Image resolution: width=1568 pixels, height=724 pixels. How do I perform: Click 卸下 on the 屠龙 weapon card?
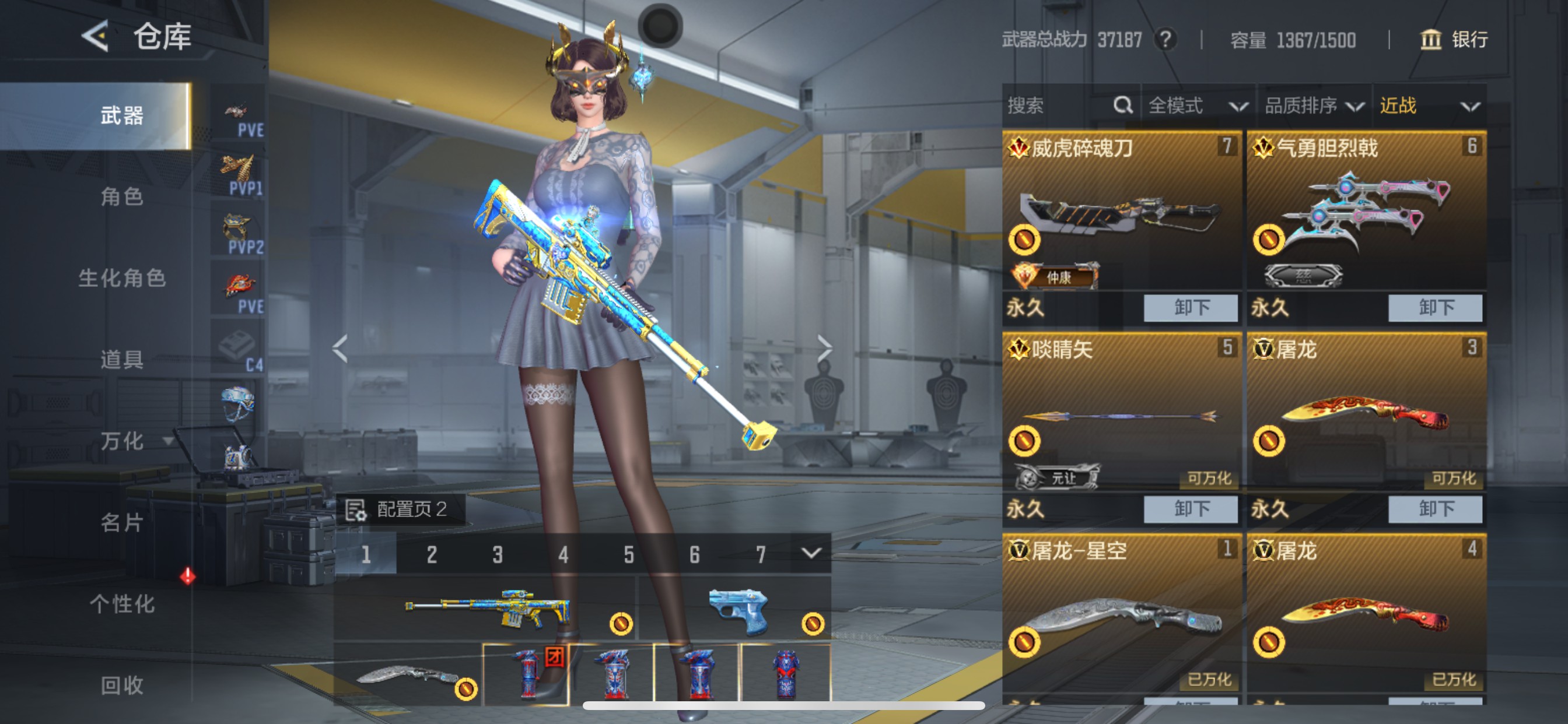pyautogui.click(x=1434, y=510)
